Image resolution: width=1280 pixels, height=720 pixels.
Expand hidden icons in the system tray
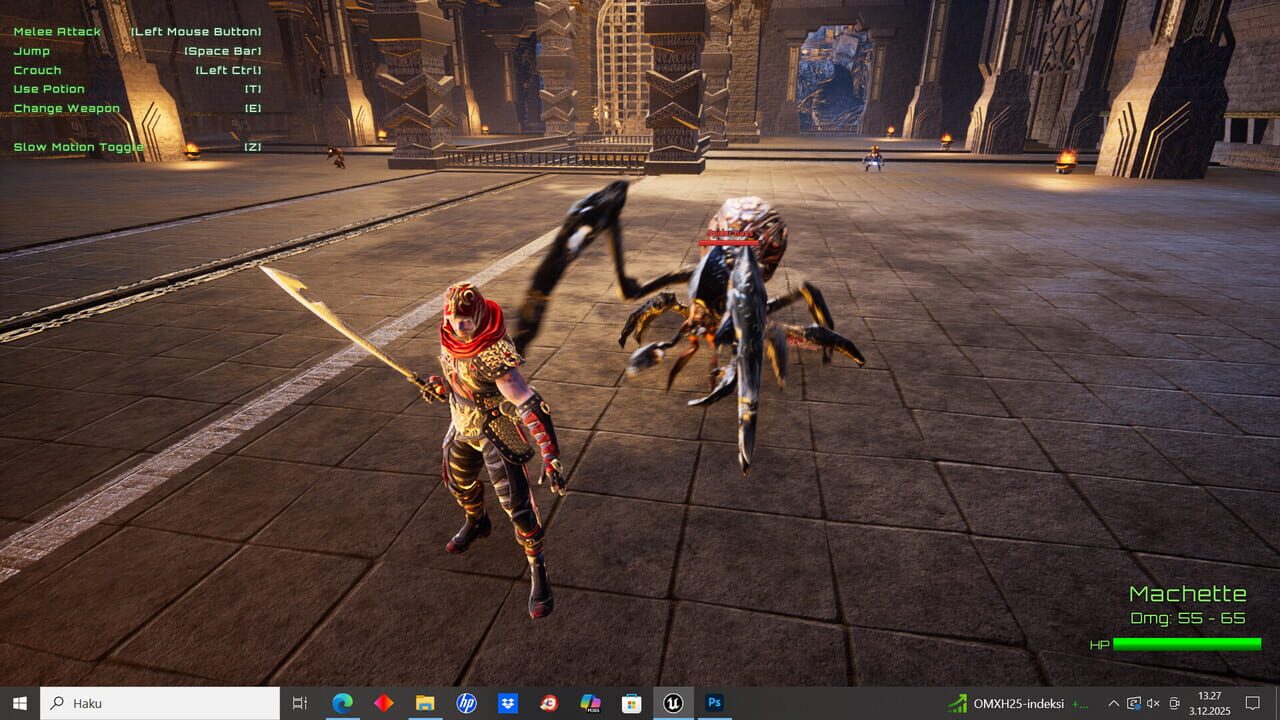coord(1113,703)
